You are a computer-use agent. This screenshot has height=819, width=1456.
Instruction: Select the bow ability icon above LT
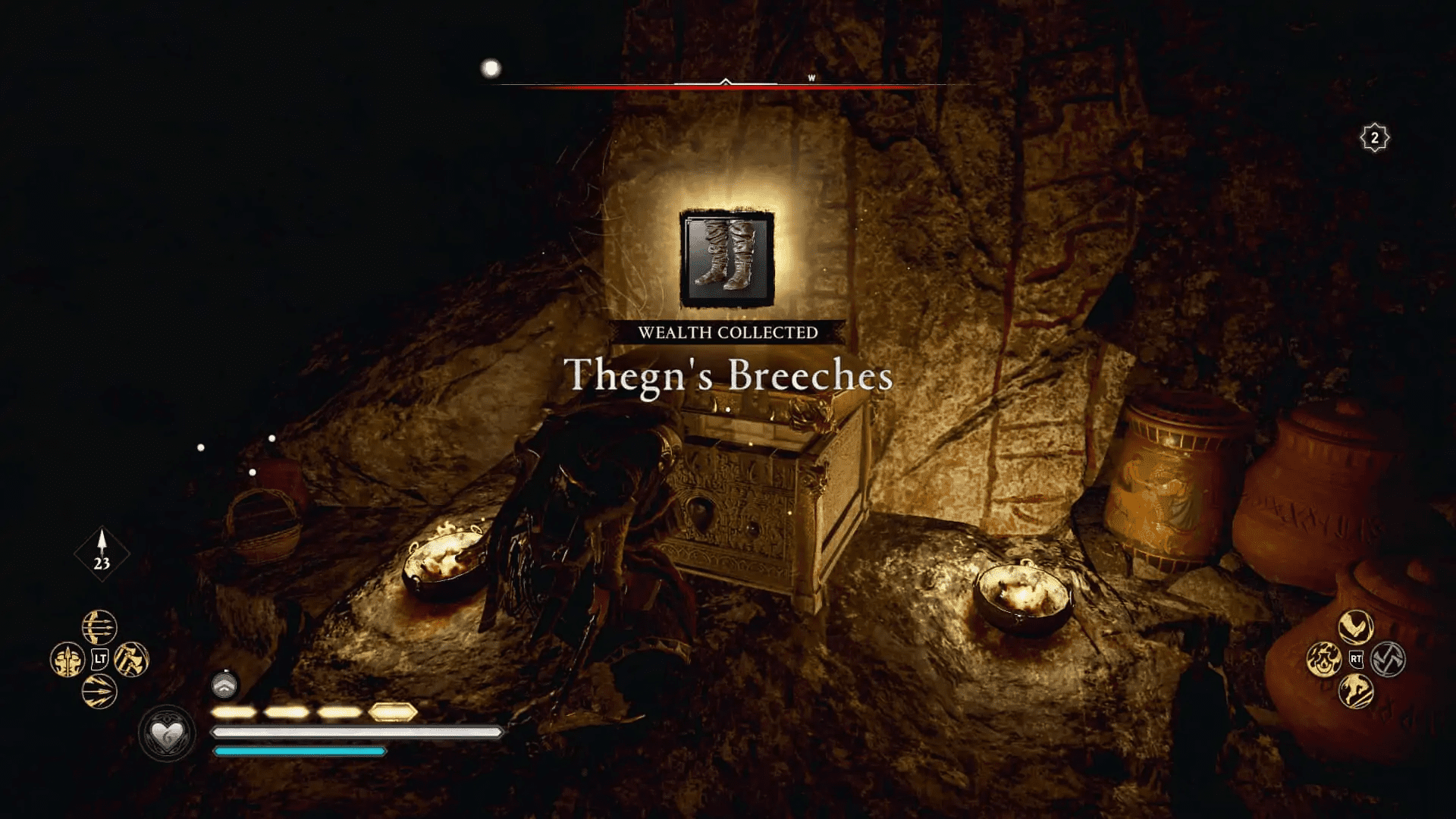point(99,628)
